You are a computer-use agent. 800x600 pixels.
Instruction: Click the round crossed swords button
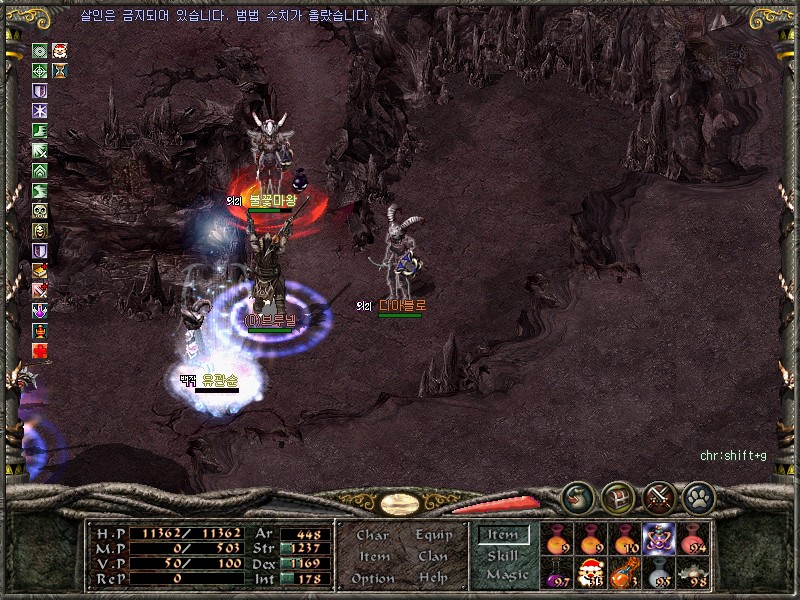coord(658,497)
